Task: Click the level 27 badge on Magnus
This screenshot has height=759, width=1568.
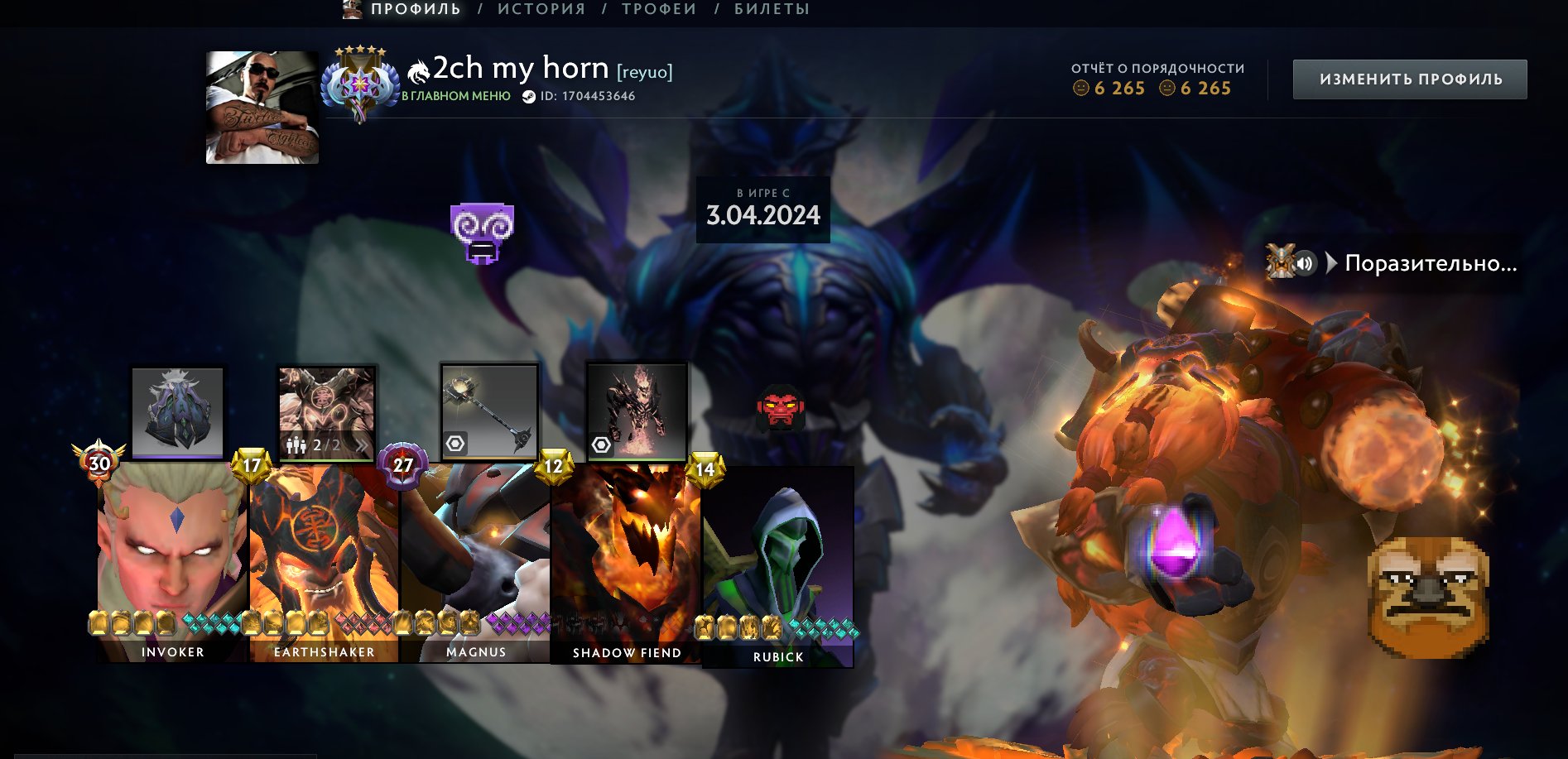Action: tap(402, 464)
